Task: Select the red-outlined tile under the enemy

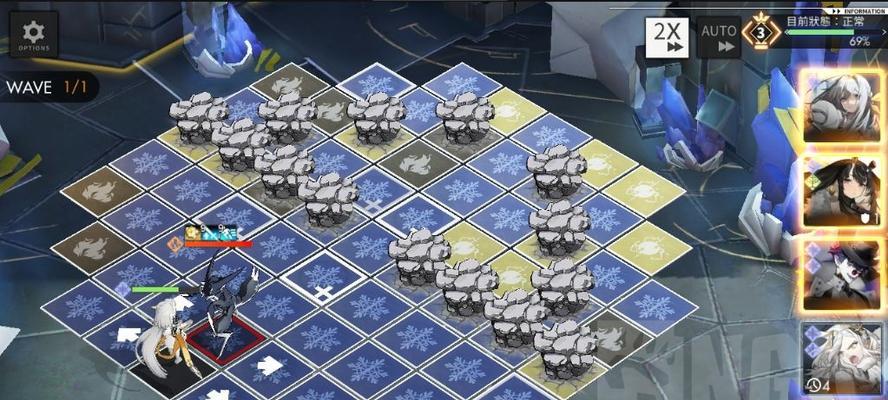Action: pyautogui.click(x=227, y=340)
